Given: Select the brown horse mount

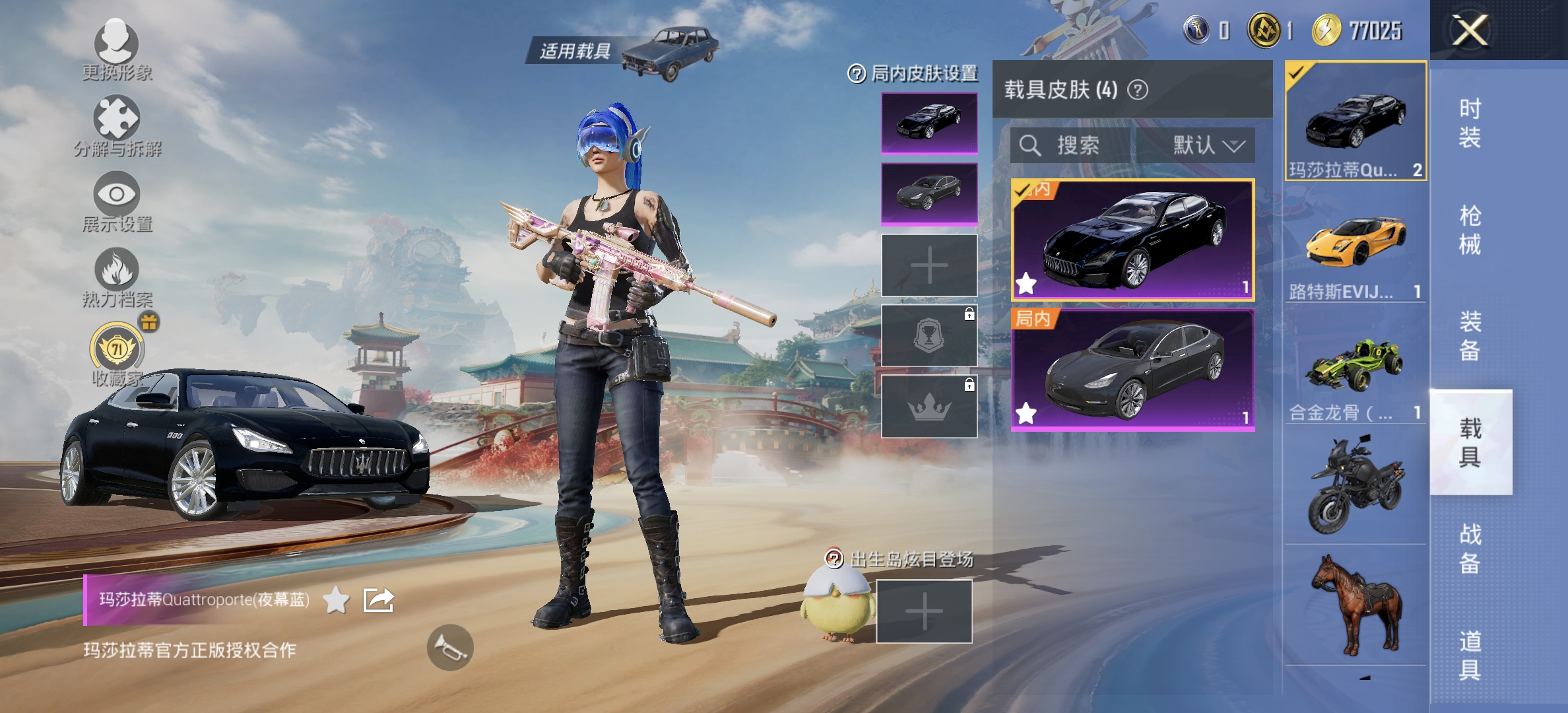Looking at the screenshot, I should (x=1356, y=604).
